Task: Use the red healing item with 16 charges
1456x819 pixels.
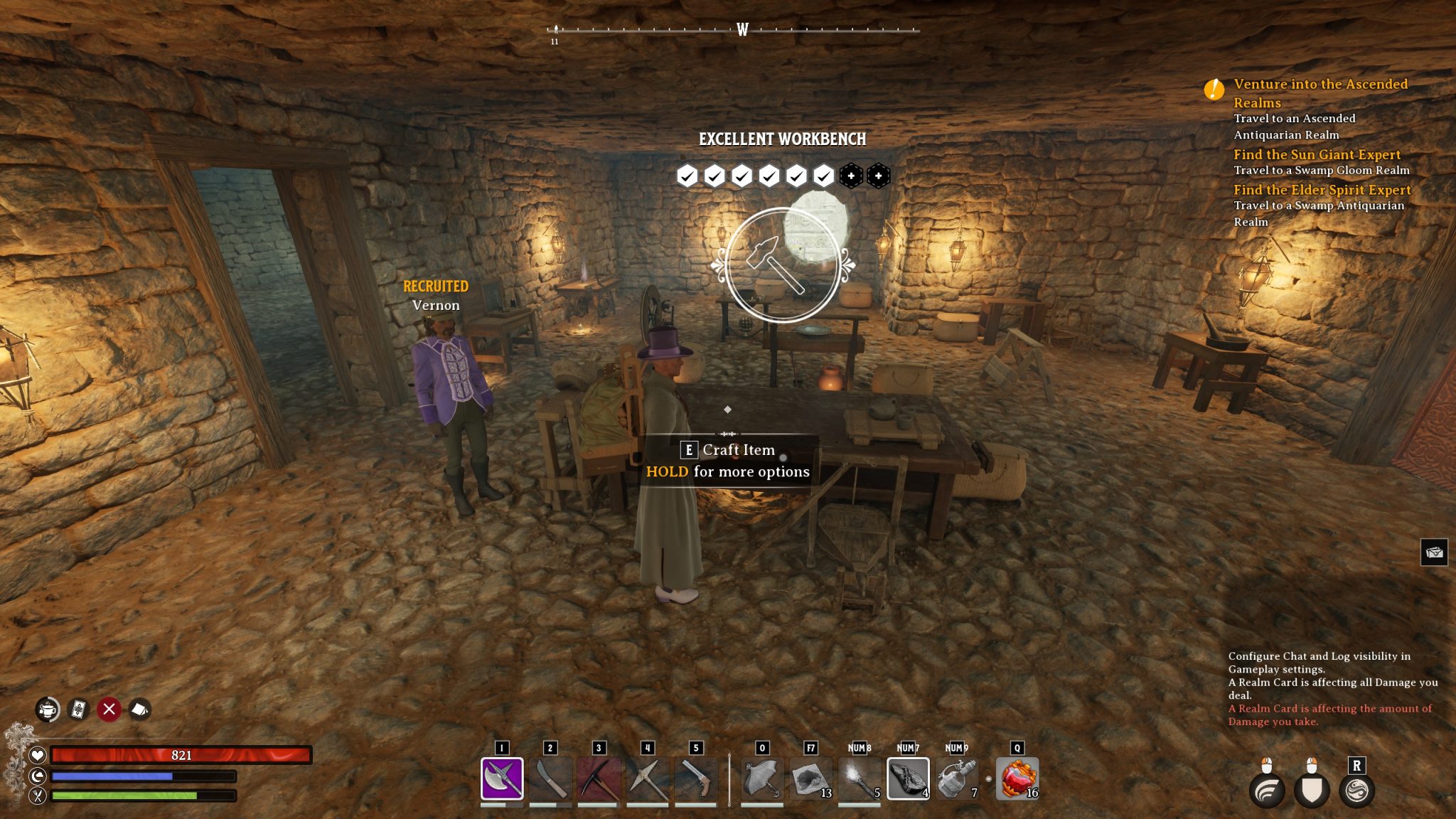Action: point(1017,778)
